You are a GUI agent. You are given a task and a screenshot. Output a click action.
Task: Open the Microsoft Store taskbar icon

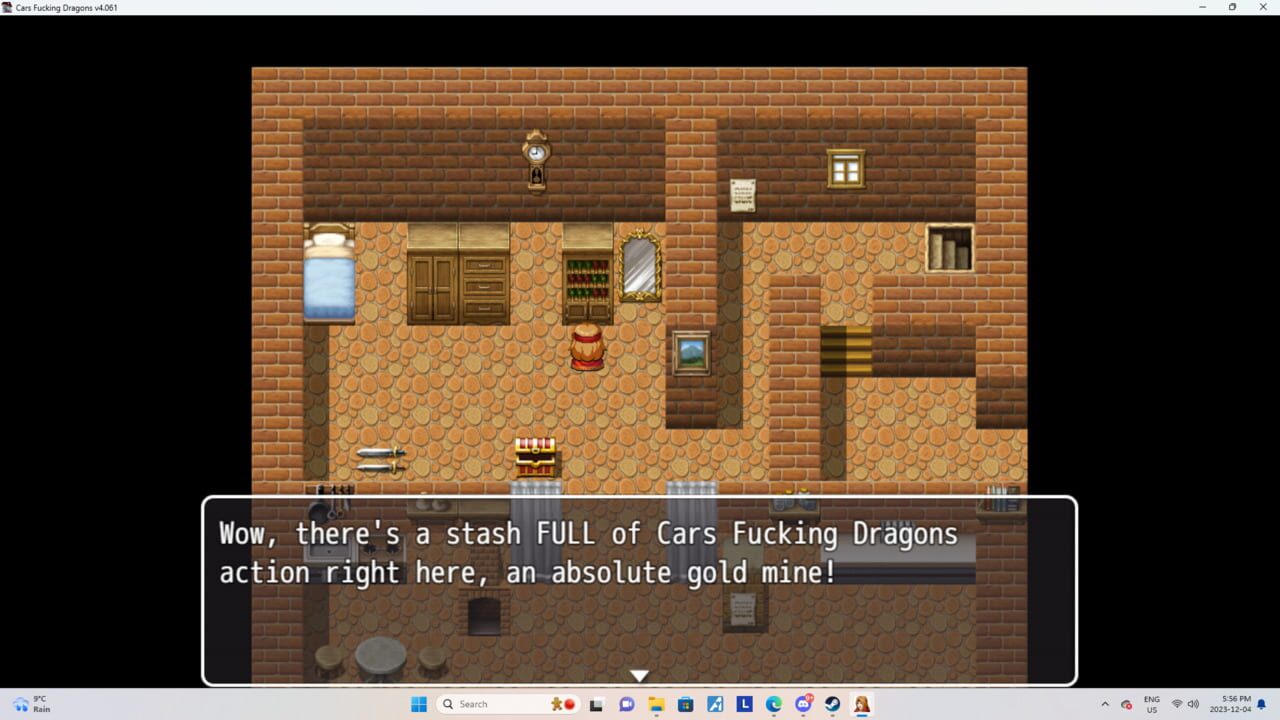[686, 703]
